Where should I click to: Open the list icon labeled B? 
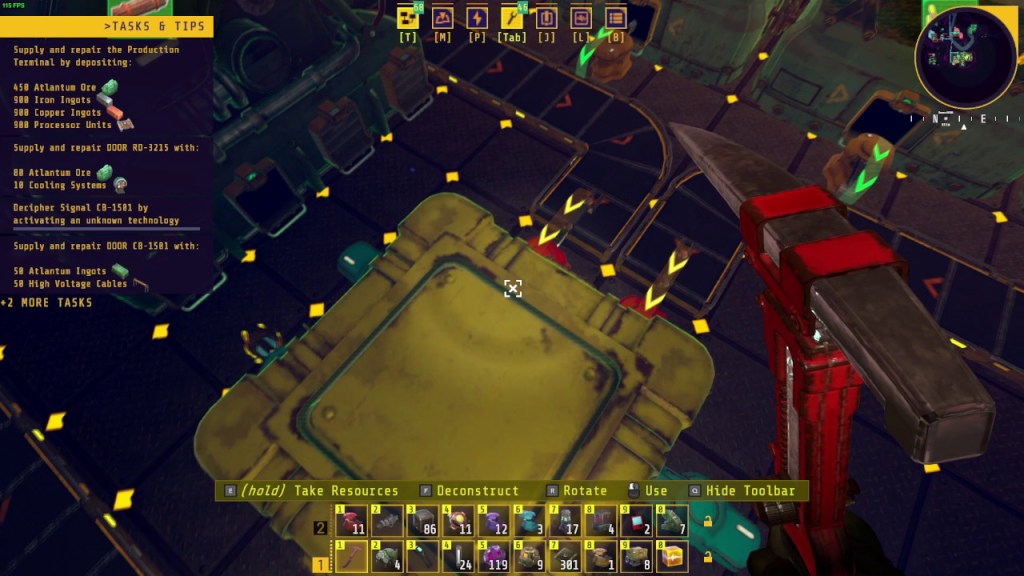(x=616, y=18)
